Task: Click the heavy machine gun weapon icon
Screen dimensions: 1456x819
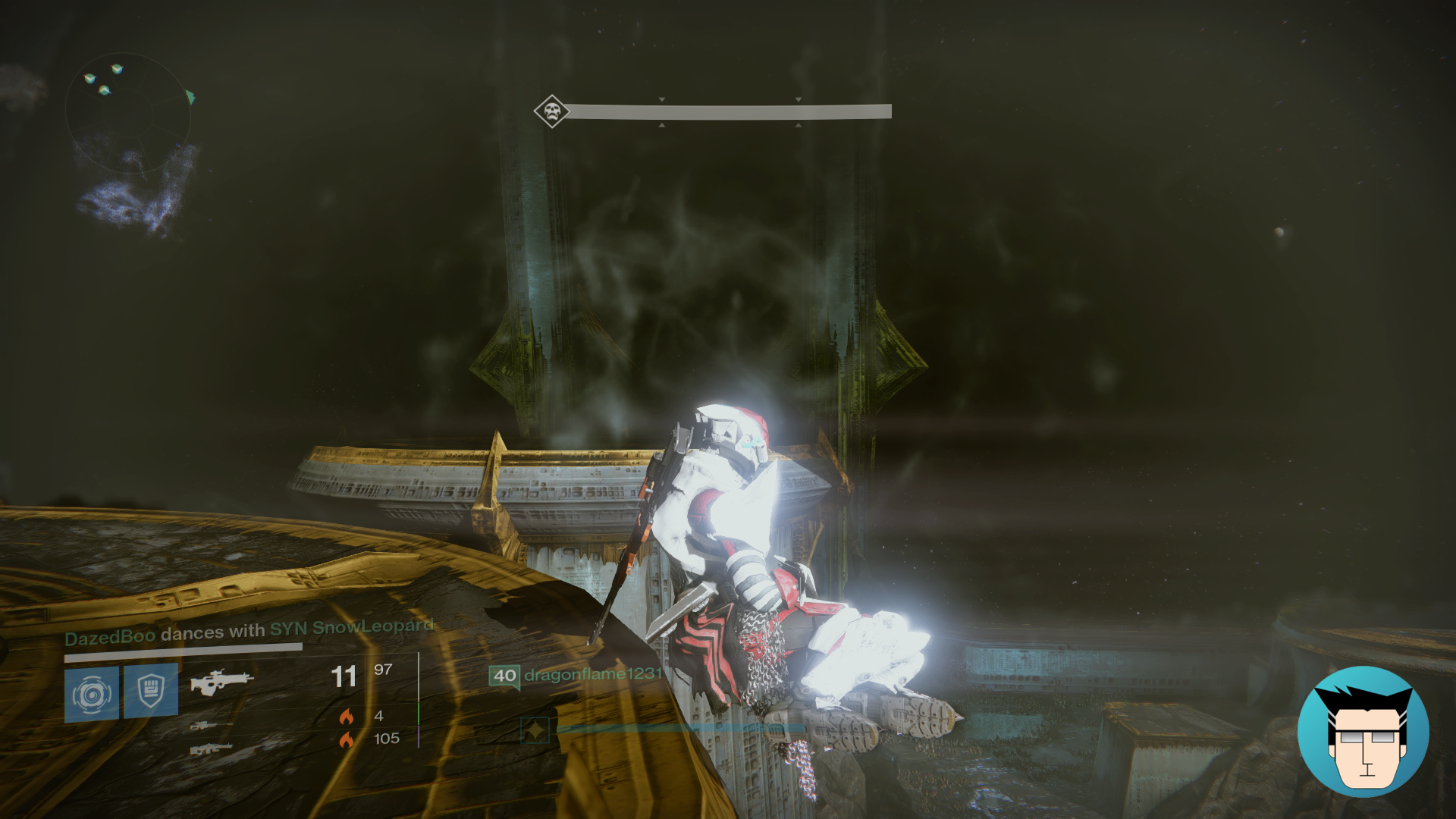Action: click(210, 749)
